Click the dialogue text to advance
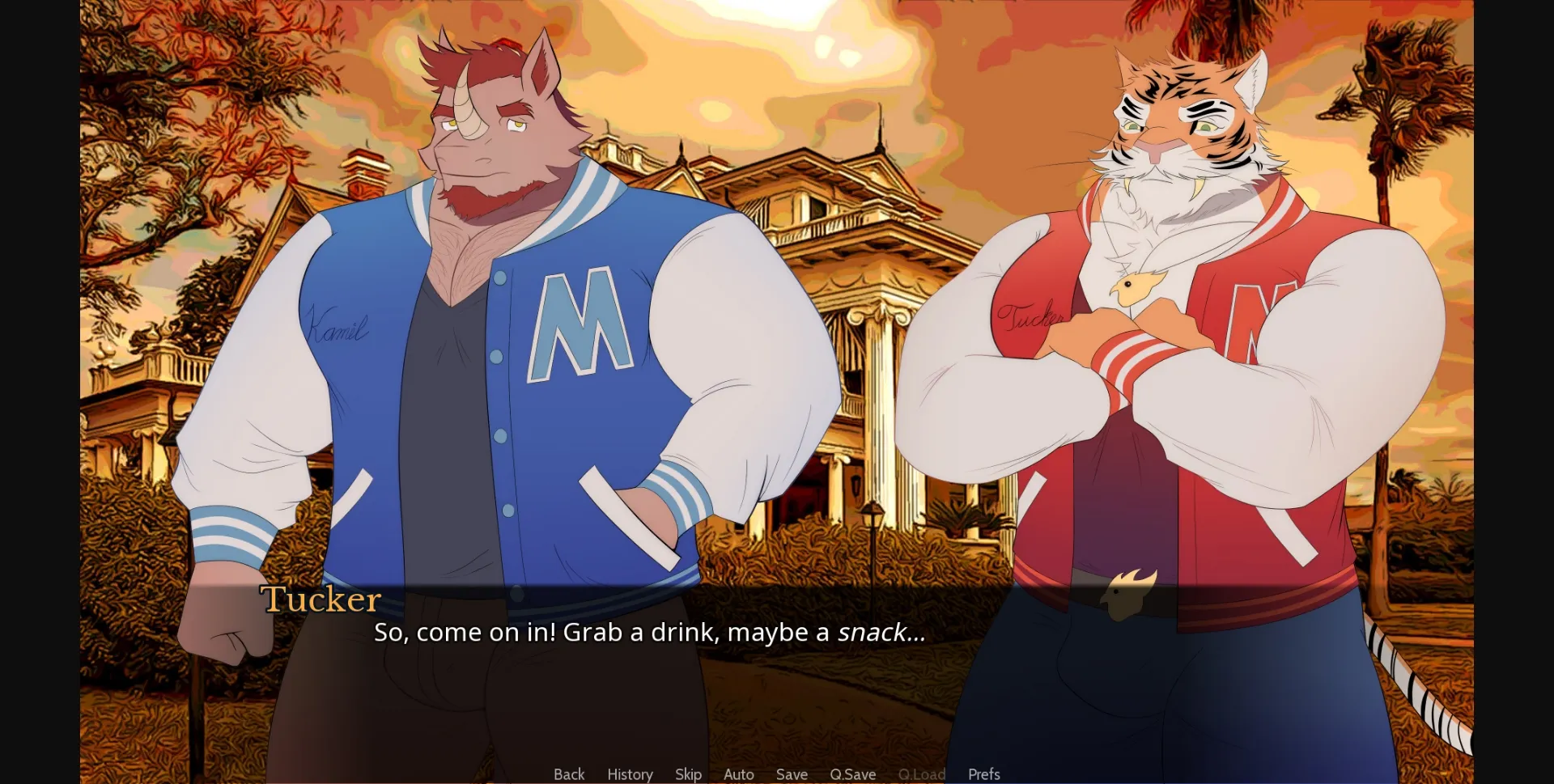Image resolution: width=1554 pixels, height=784 pixels. point(647,634)
